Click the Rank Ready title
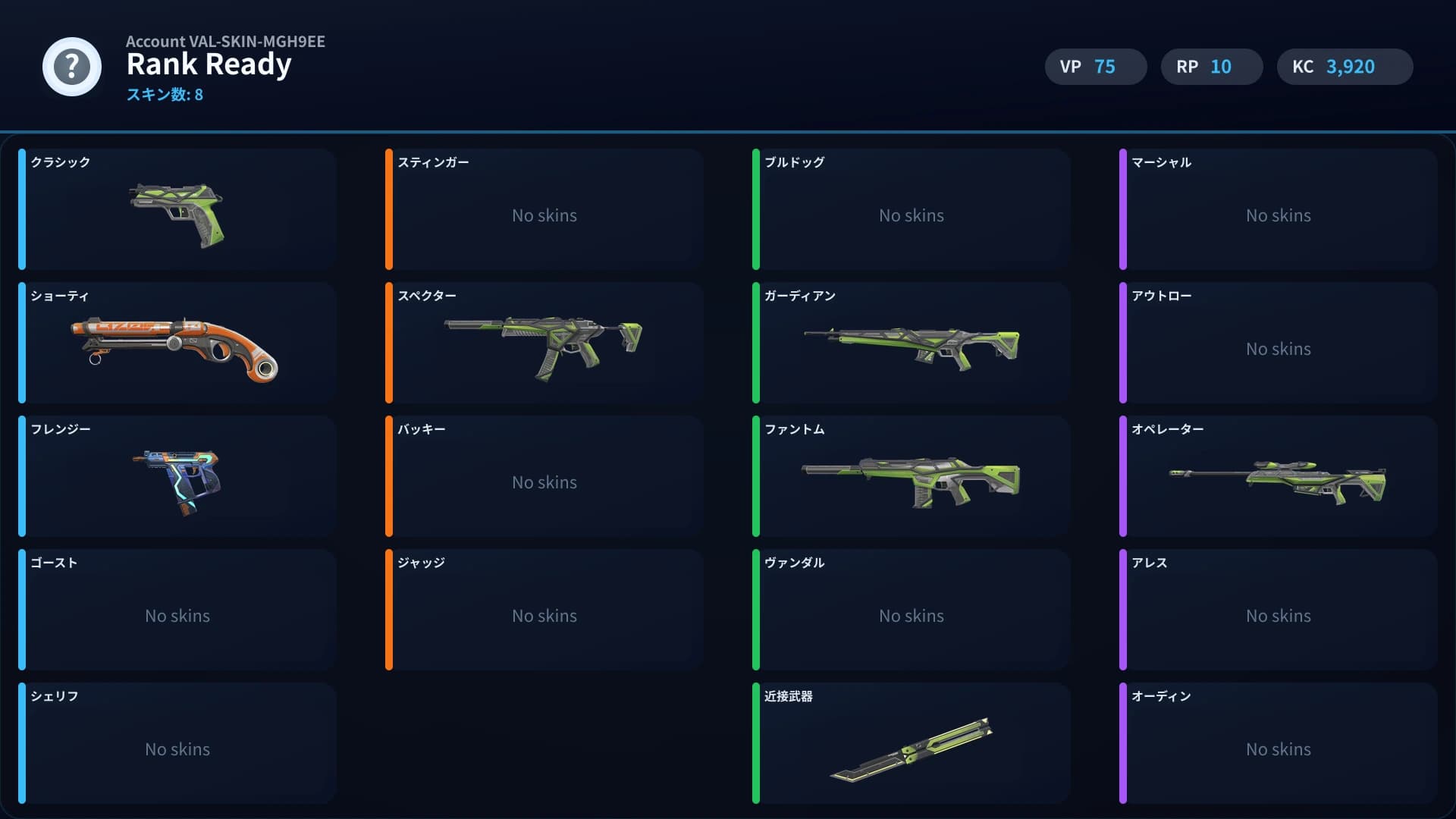 pos(209,65)
